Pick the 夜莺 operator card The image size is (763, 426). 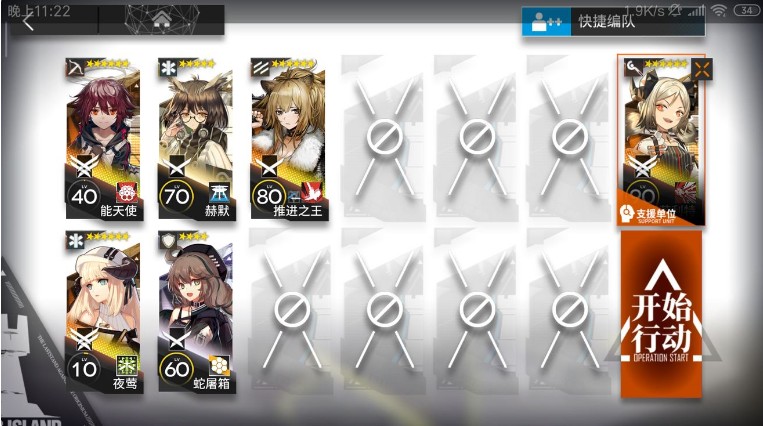point(103,311)
